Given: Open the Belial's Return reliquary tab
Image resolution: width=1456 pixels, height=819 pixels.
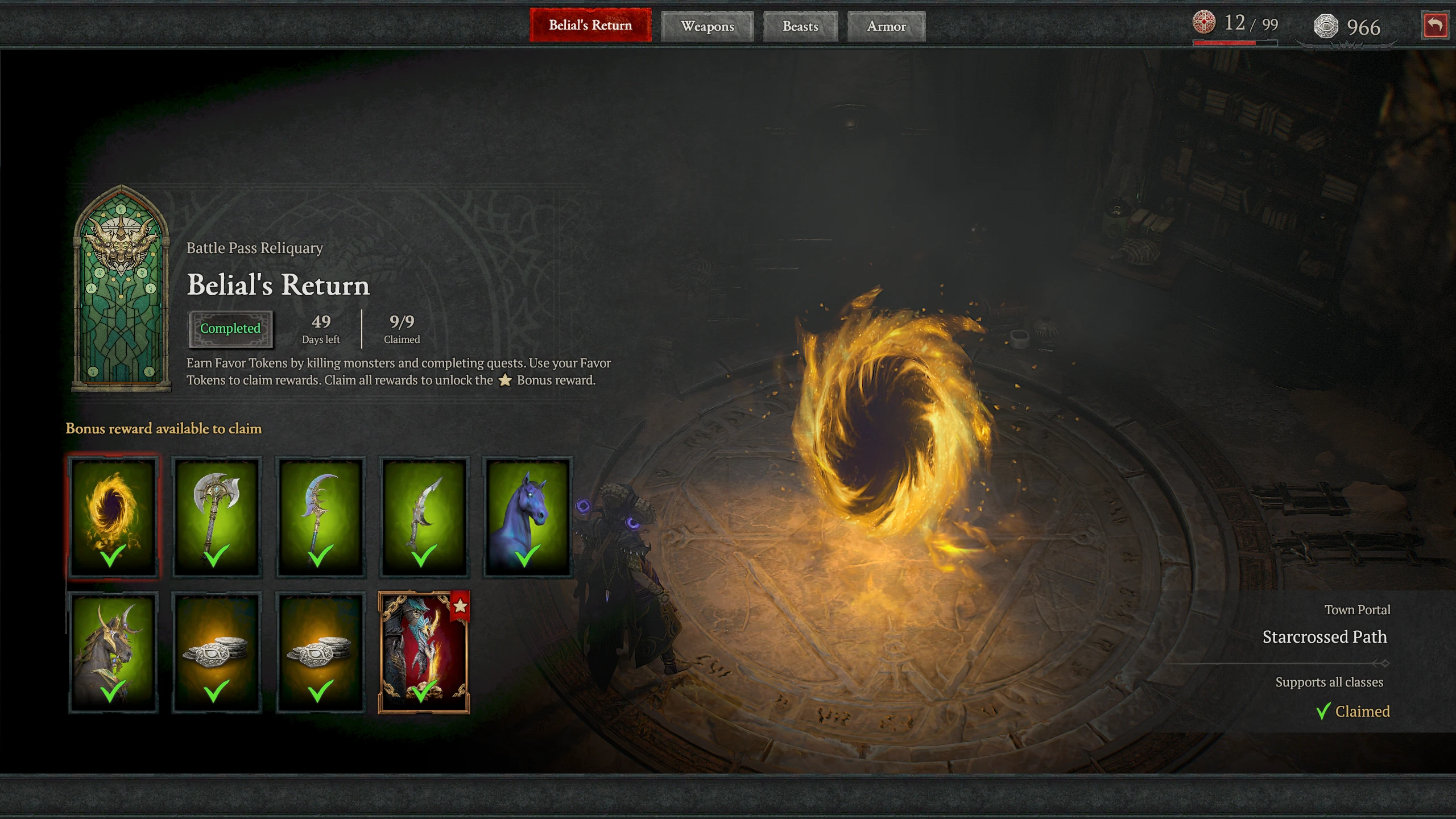Looking at the screenshot, I should click(x=590, y=25).
